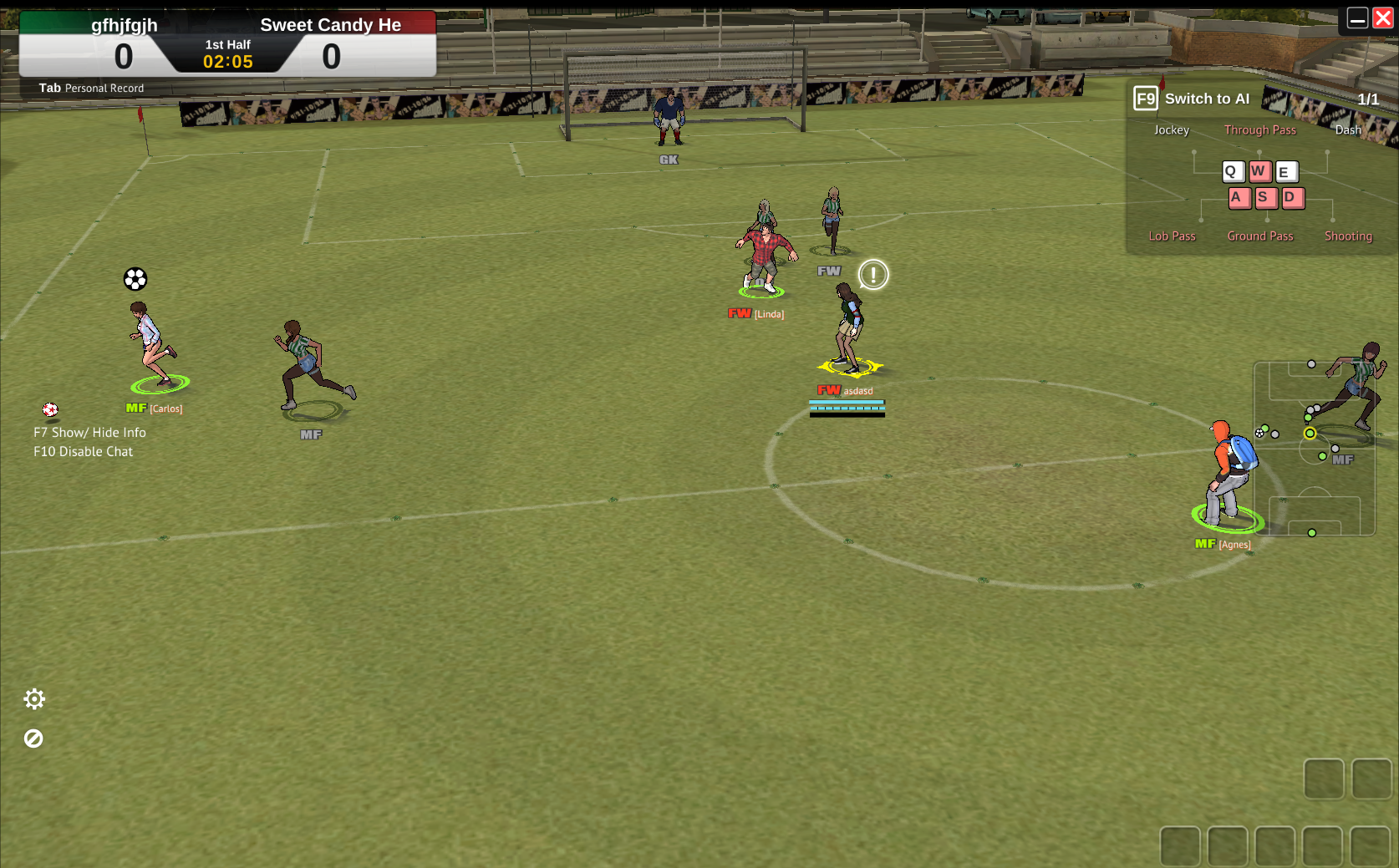1399x868 pixels.
Task: Collapse the F9 keybind help panel
Action: click(1144, 98)
